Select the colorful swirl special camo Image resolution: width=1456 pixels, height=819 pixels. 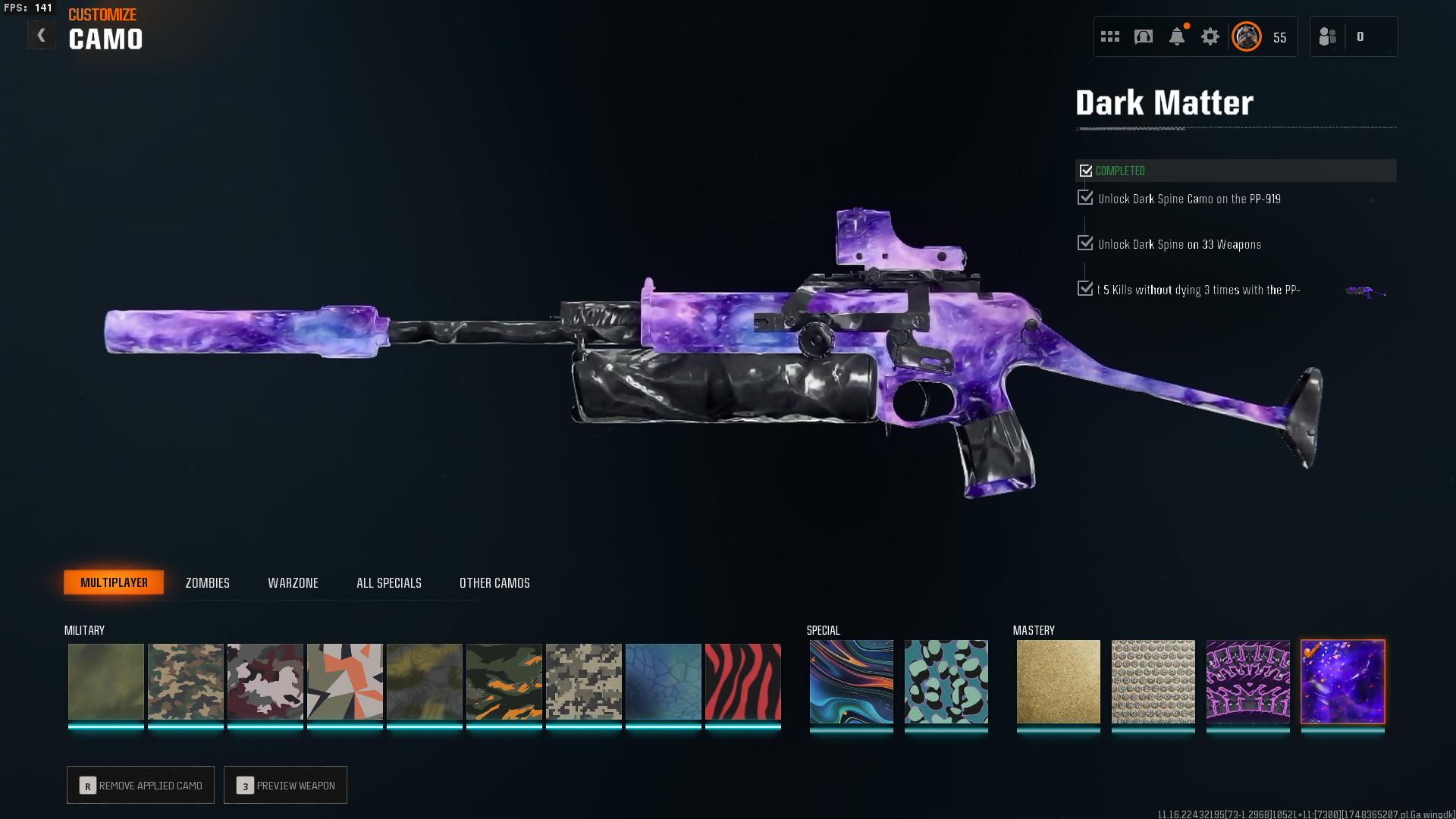point(851,681)
